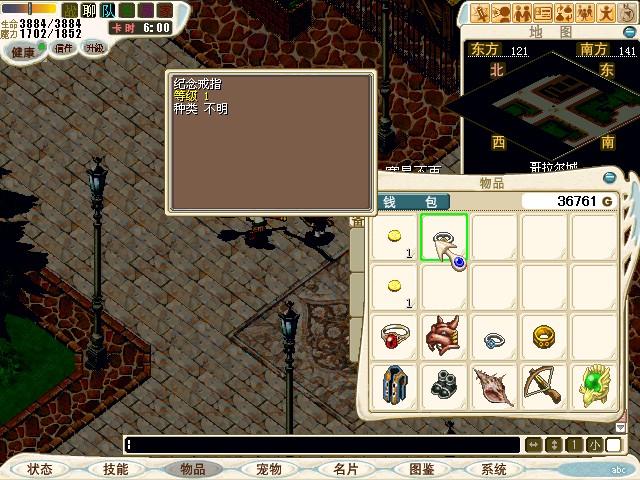Select the blue gem ring item
640x480 pixels.
coord(494,336)
